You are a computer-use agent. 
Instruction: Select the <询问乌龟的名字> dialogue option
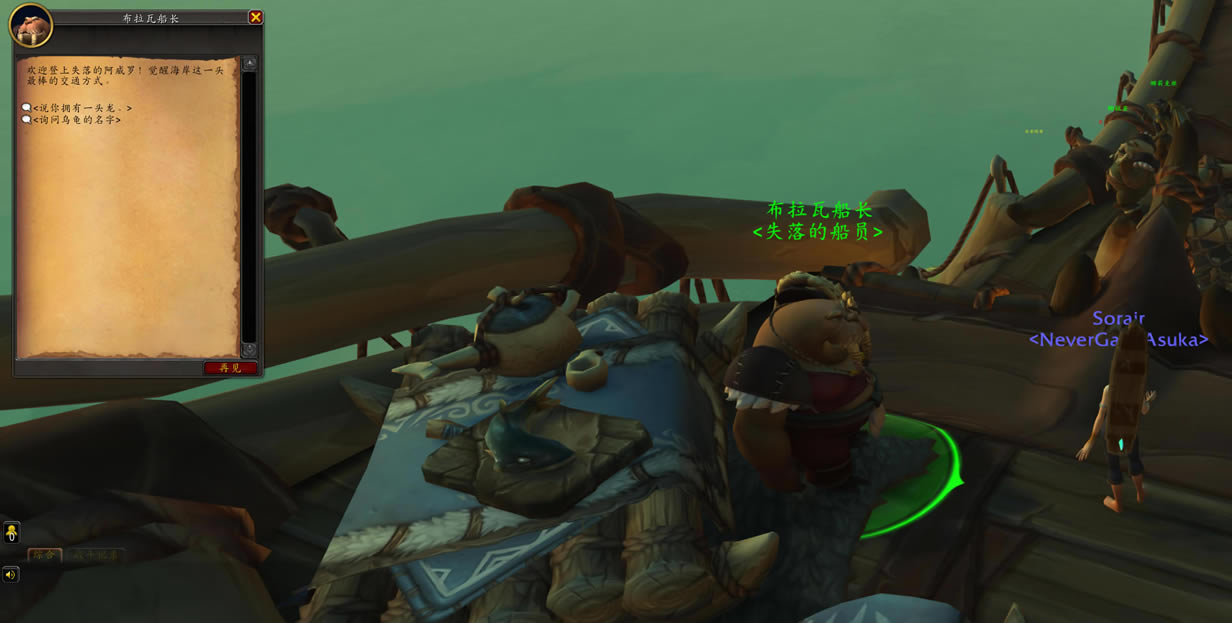coord(76,120)
